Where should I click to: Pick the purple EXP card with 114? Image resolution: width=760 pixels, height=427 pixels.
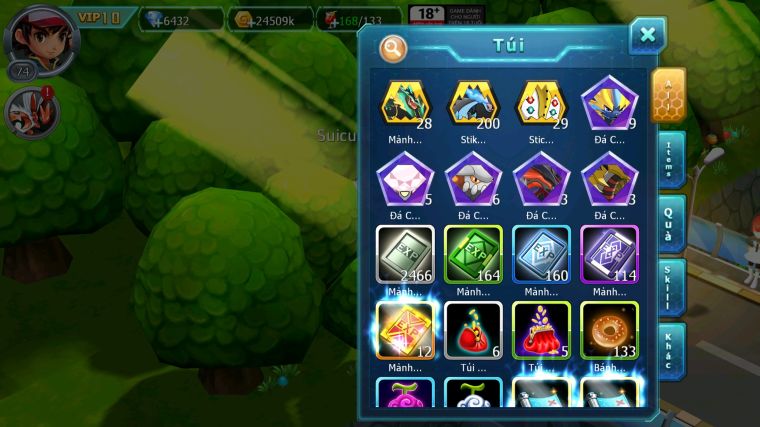(609, 254)
